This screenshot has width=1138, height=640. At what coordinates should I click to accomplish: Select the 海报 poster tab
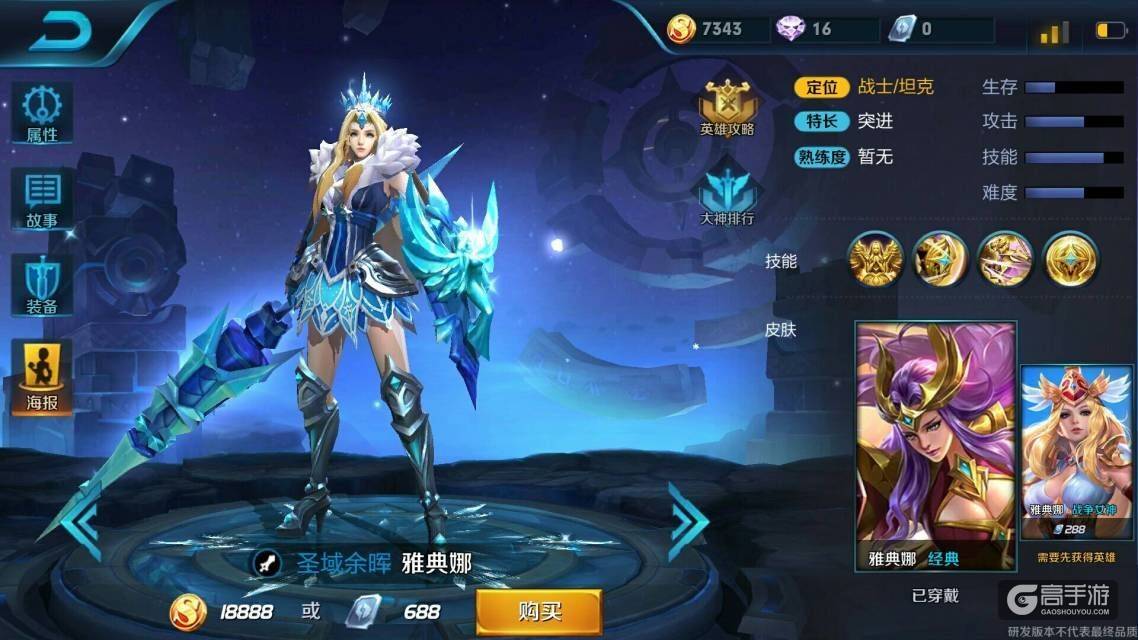[x=42, y=377]
